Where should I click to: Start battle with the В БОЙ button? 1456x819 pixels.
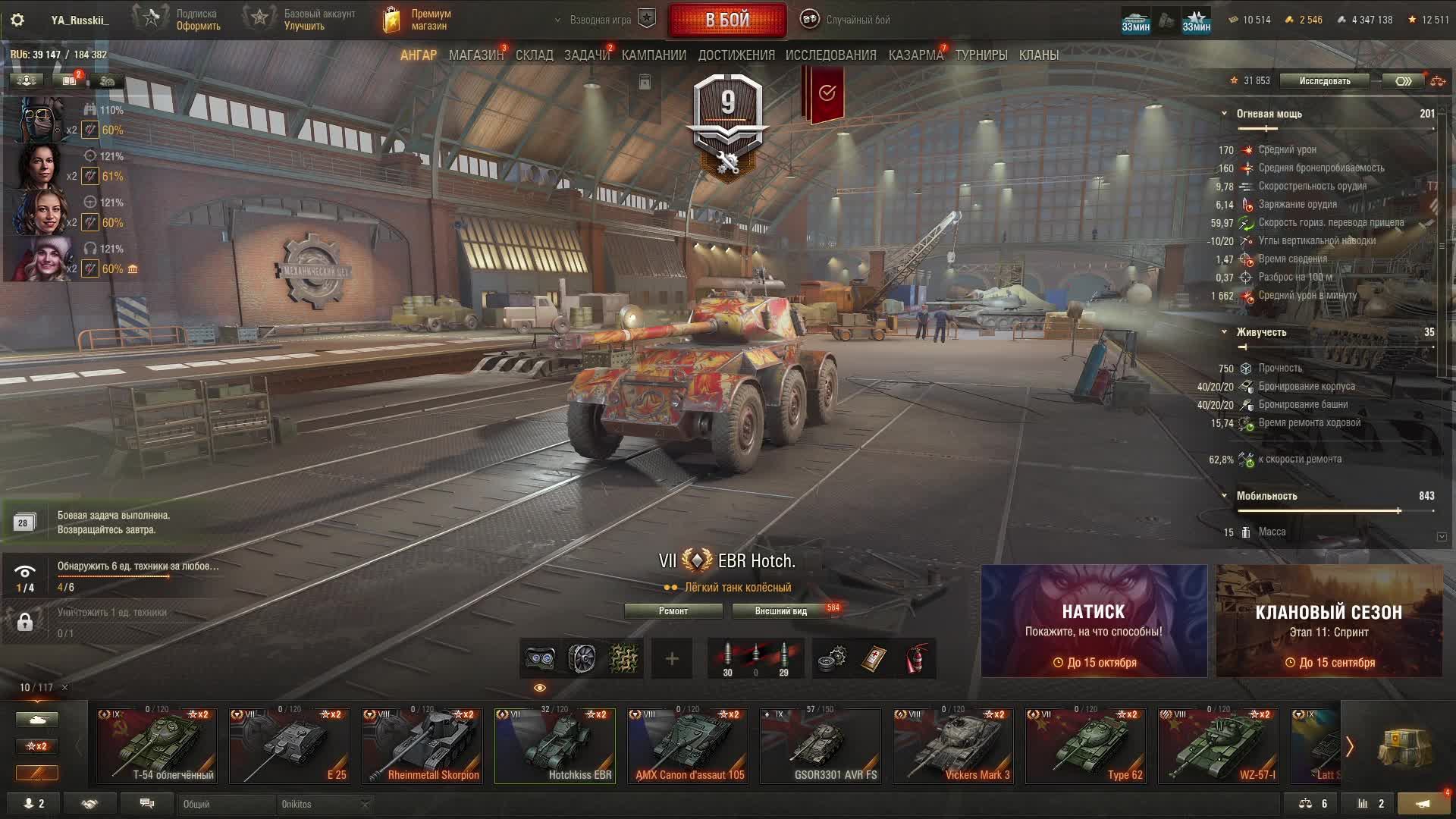[x=726, y=20]
